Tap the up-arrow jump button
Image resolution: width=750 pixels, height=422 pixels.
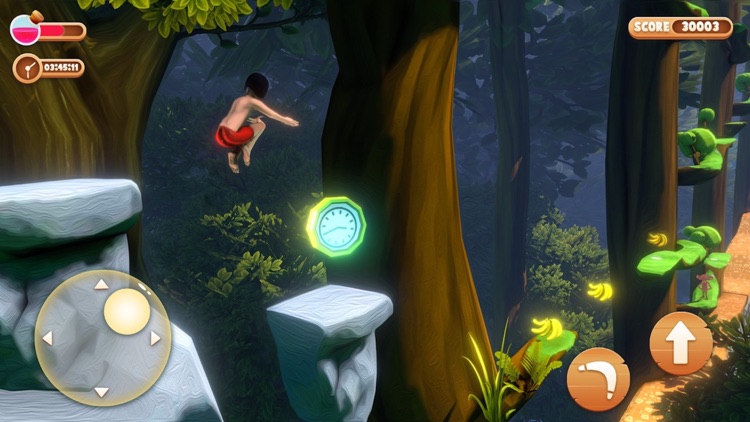(681, 343)
